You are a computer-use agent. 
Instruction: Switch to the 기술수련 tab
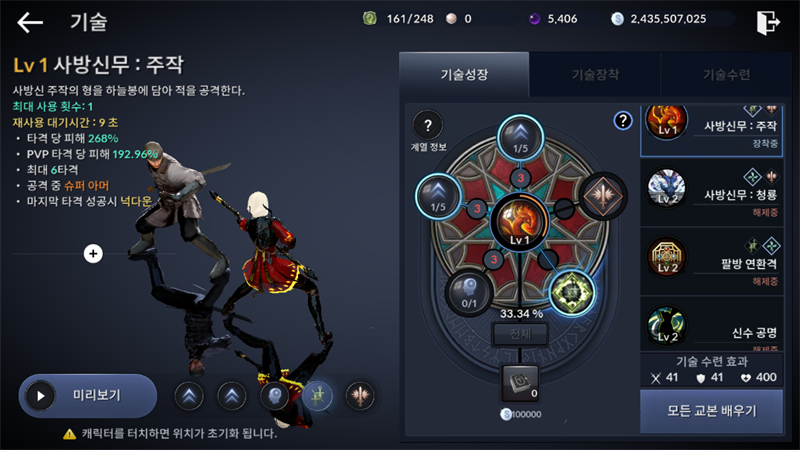coord(726,74)
